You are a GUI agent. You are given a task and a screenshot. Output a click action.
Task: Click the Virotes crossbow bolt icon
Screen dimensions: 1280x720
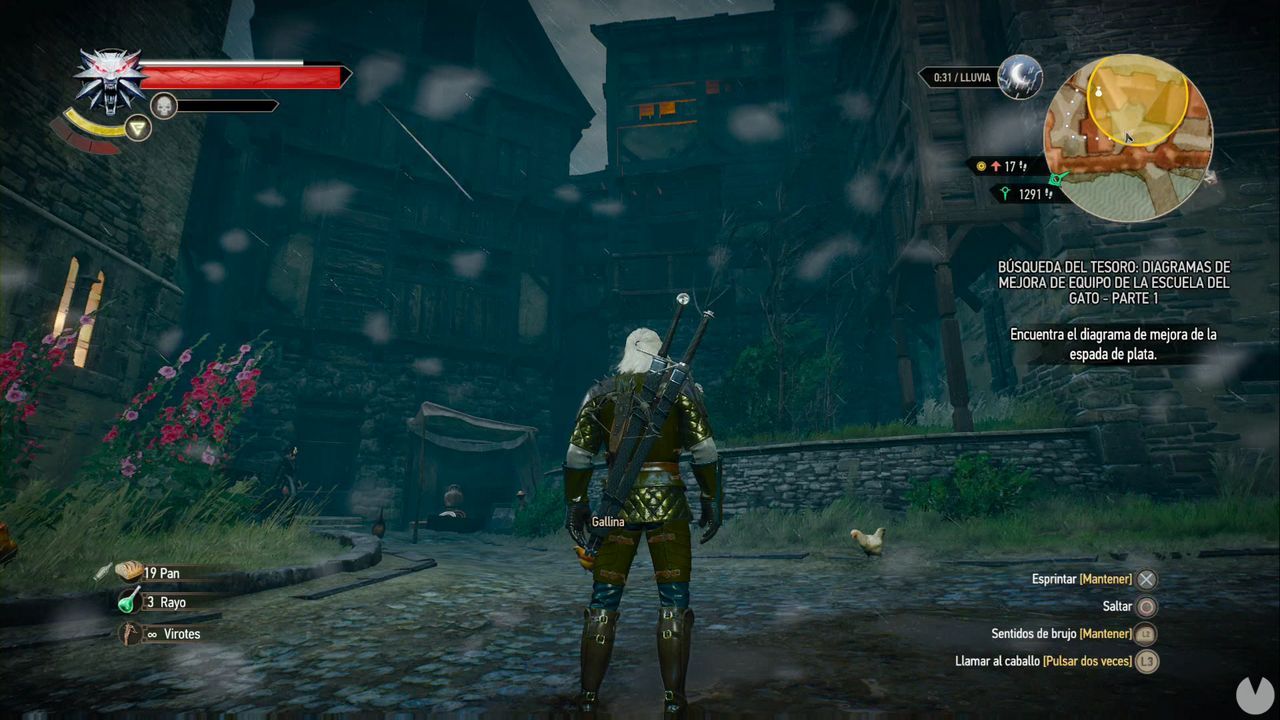tap(129, 632)
